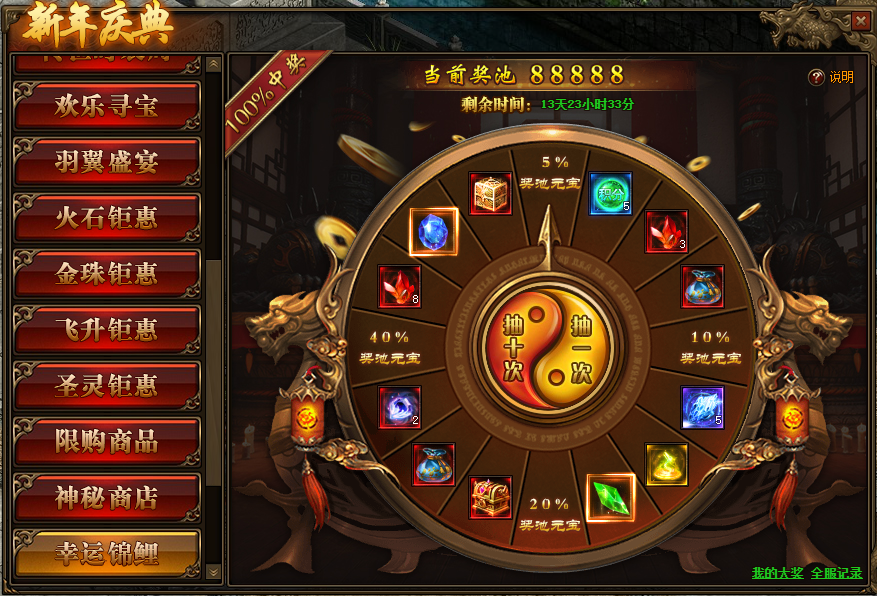Viewport: 877px width, 596px height.
Task: Open the 说明 help explanation
Action: click(x=831, y=77)
